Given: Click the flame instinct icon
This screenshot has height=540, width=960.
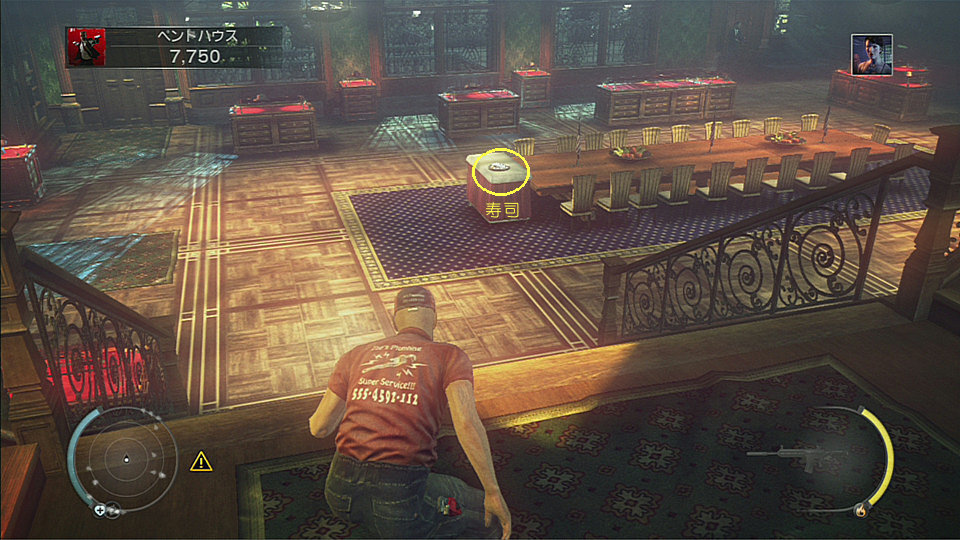Looking at the screenshot, I should click(x=860, y=511).
